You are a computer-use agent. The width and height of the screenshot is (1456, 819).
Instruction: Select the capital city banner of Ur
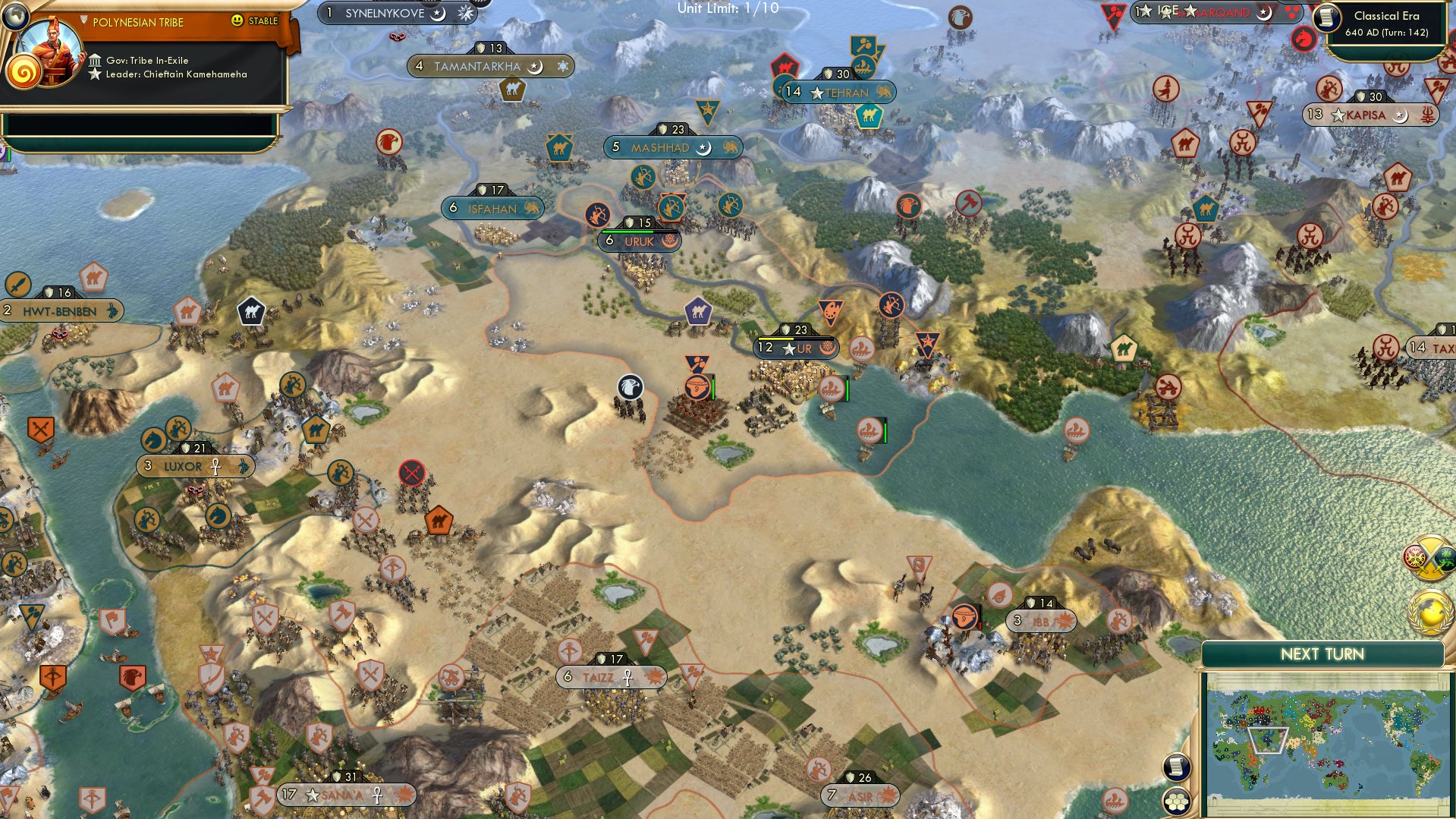pos(793,348)
